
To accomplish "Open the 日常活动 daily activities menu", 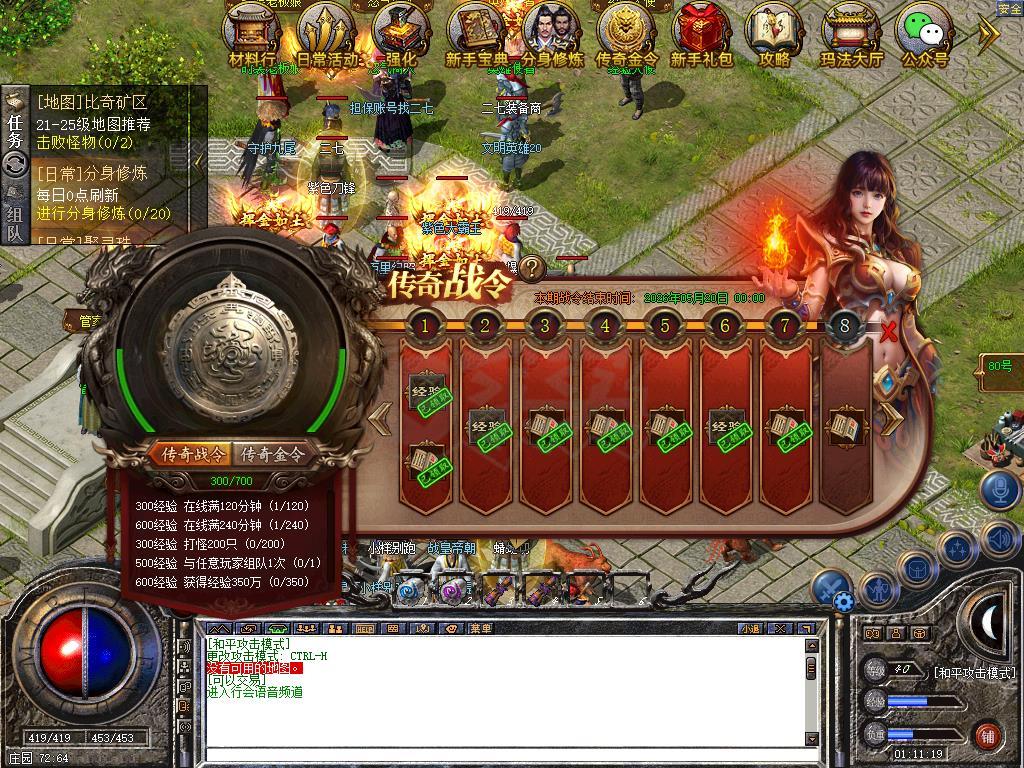I will [x=326, y=32].
